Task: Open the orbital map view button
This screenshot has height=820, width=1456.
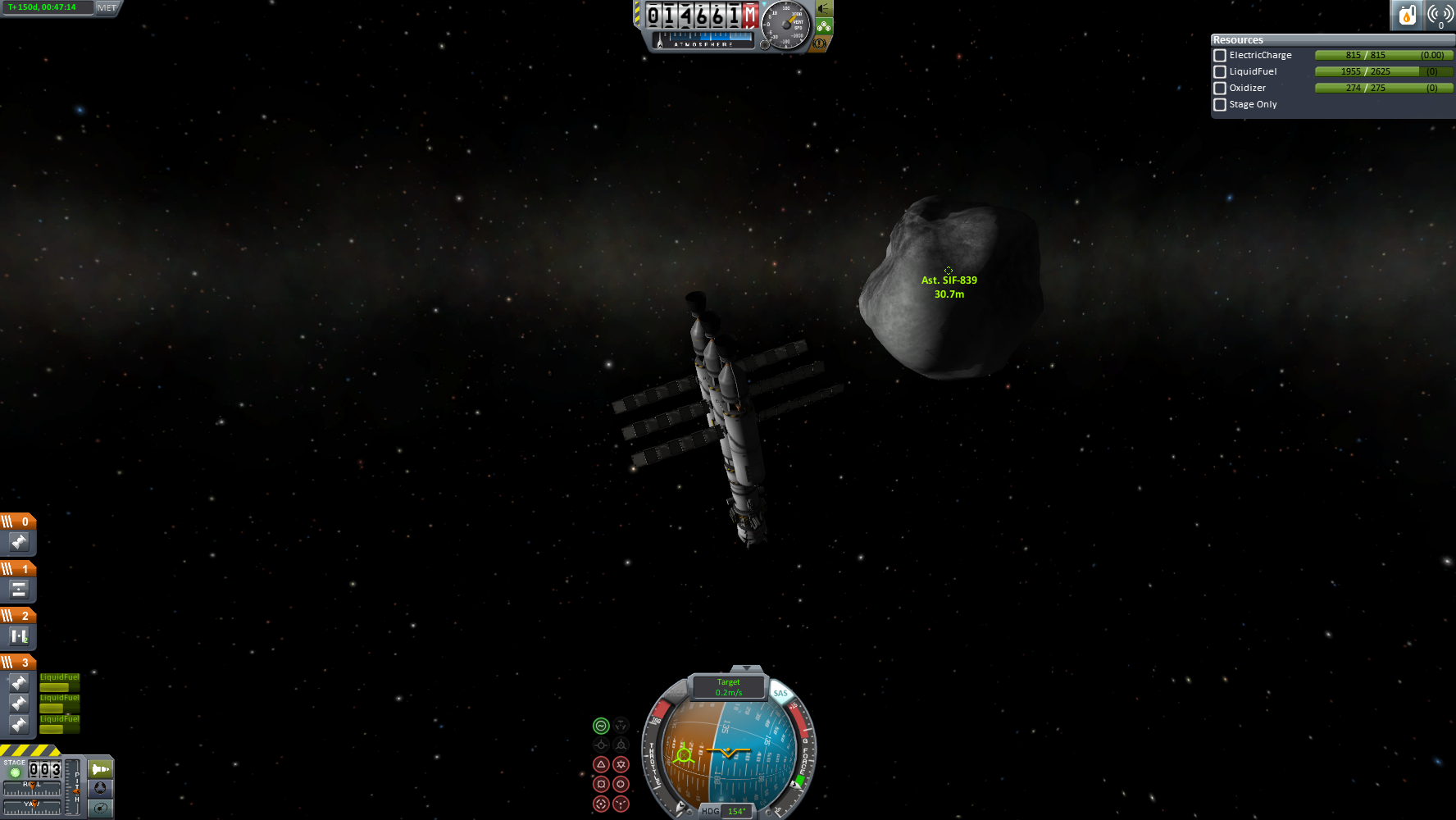Action: 100,808
